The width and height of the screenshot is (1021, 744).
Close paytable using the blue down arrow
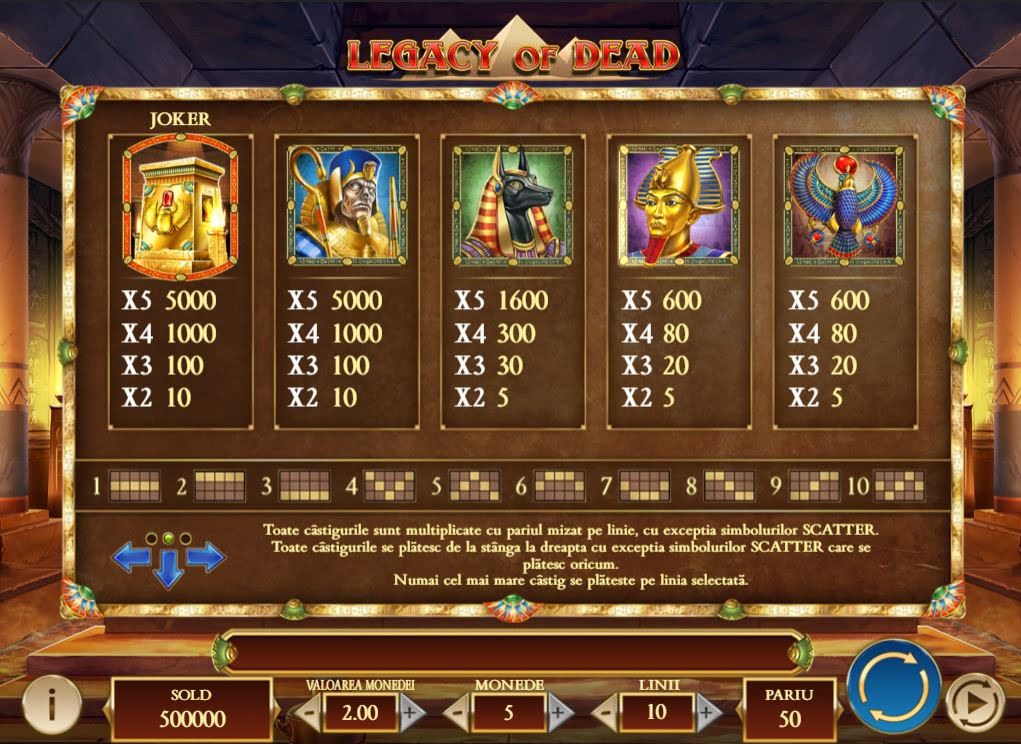coord(168,568)
